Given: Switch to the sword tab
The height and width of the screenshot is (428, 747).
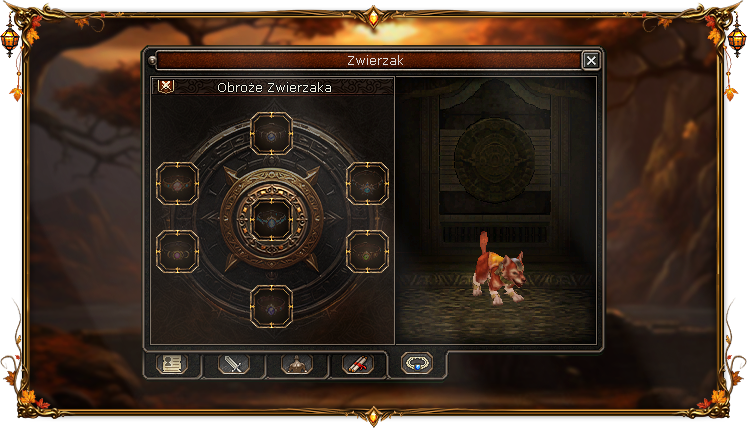Looking at the screenshot, I should point(233,365).
